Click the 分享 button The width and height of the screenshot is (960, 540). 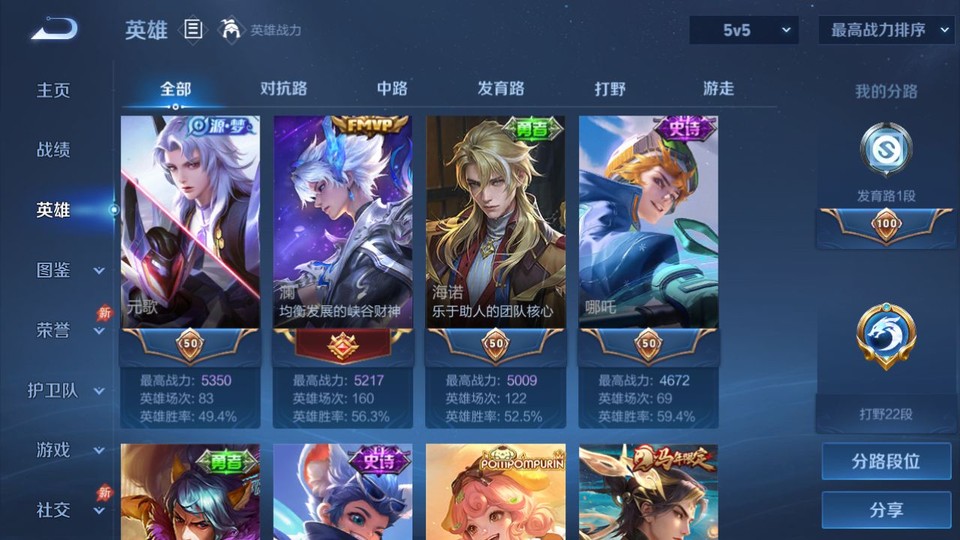886,510
